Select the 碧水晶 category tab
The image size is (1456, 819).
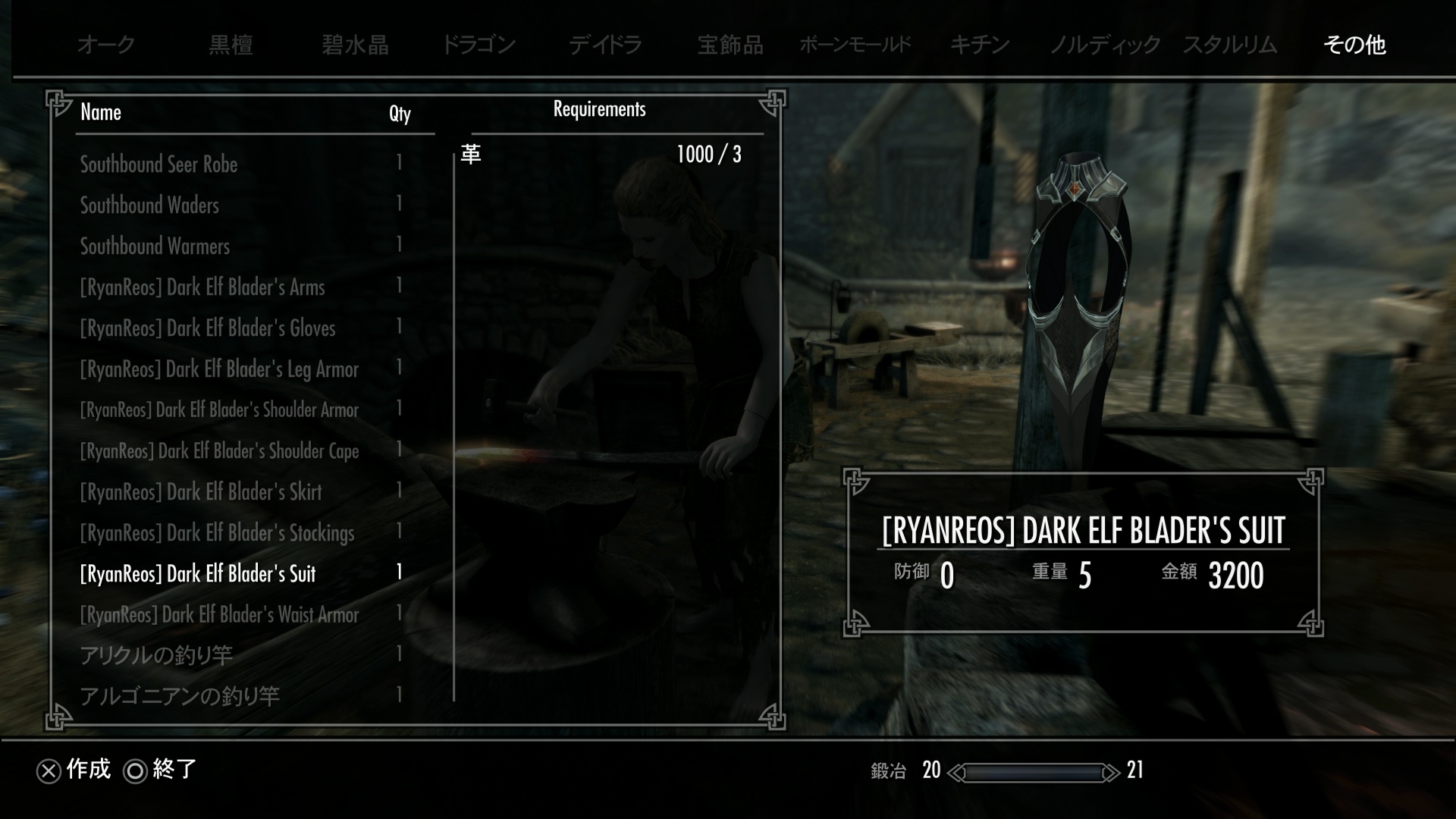(x=355, y=45)
